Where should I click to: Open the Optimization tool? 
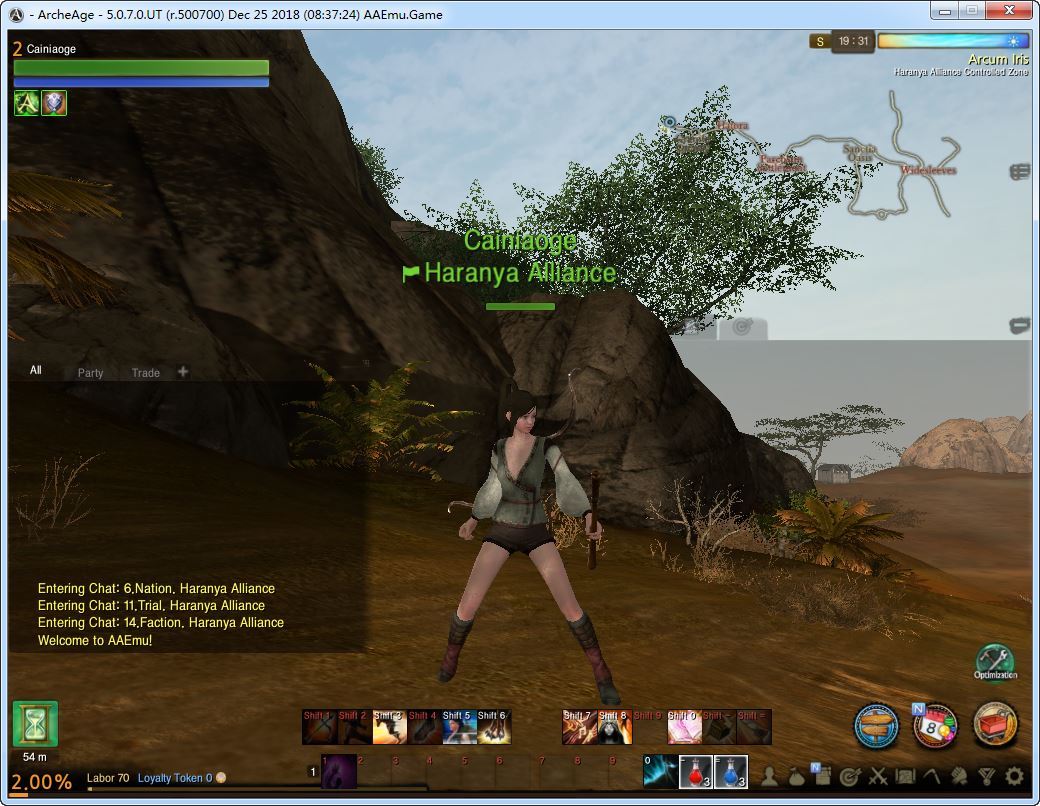[994, 662]
